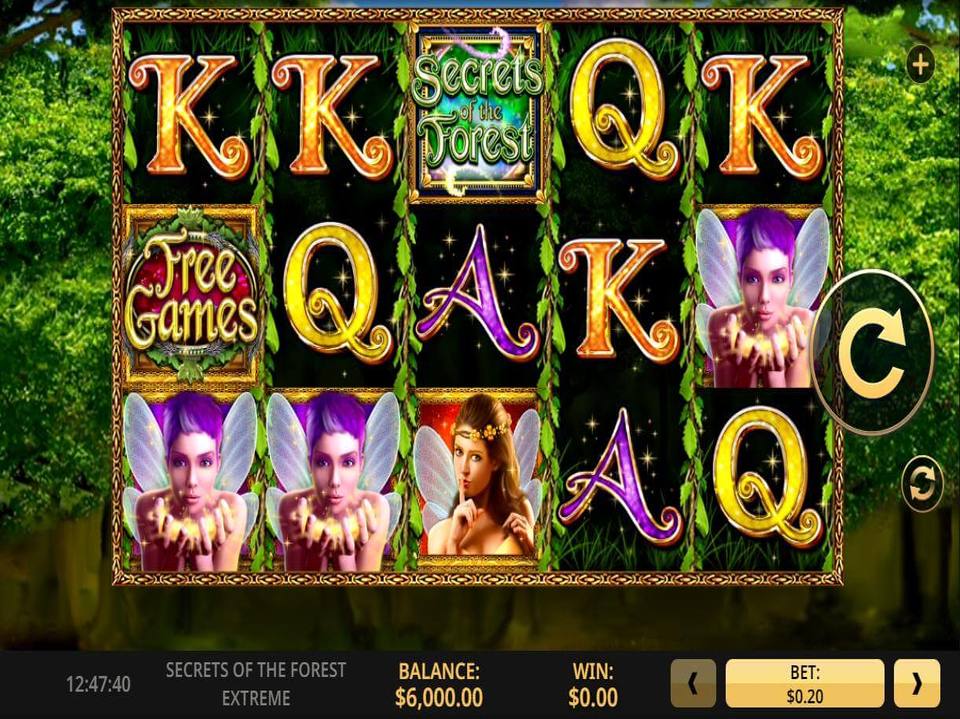This screenshot has height=719, width=960.
Task: Spin the reels with the gold arrow button
Action: tap(872, 352)
